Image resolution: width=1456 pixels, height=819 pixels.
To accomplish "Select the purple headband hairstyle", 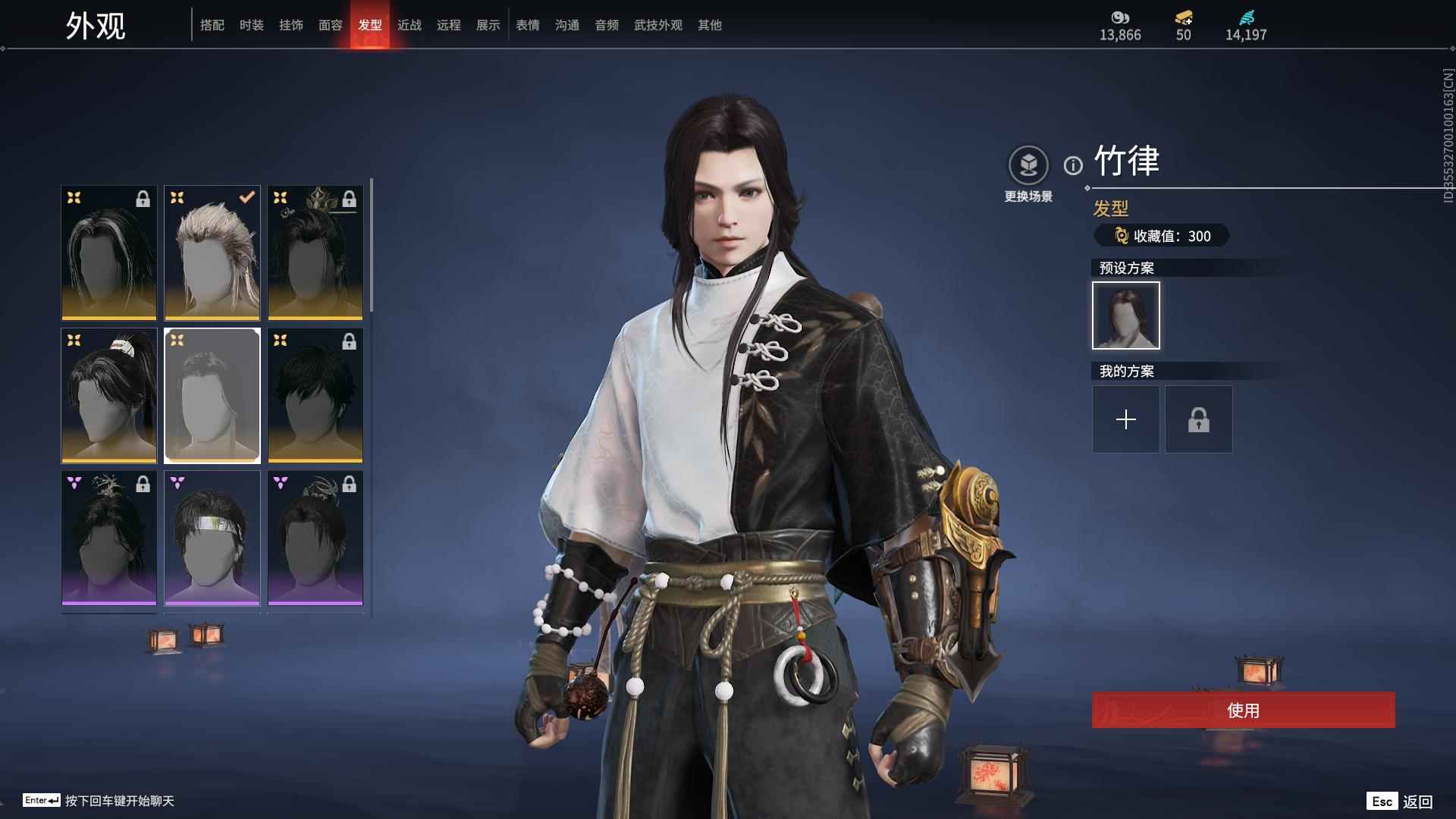I will (x=212, y=538).
